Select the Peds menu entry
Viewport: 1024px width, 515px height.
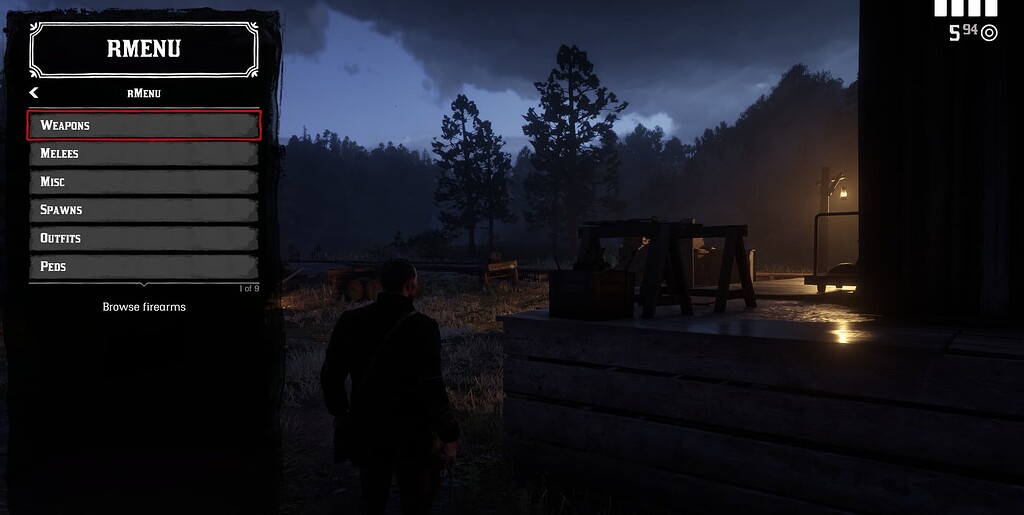point(144,266)
